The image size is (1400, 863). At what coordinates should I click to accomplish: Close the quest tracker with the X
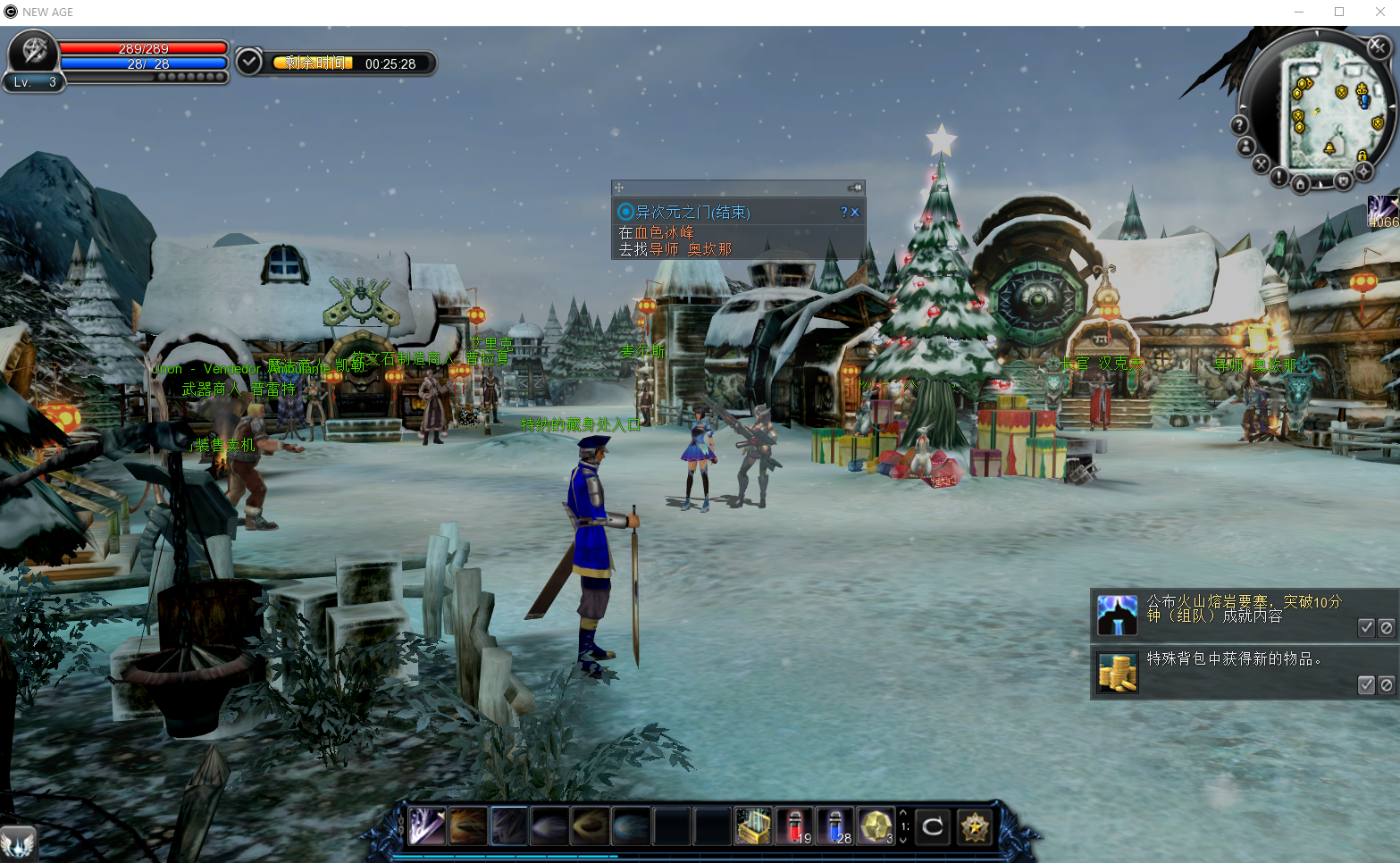coord(855,213)
